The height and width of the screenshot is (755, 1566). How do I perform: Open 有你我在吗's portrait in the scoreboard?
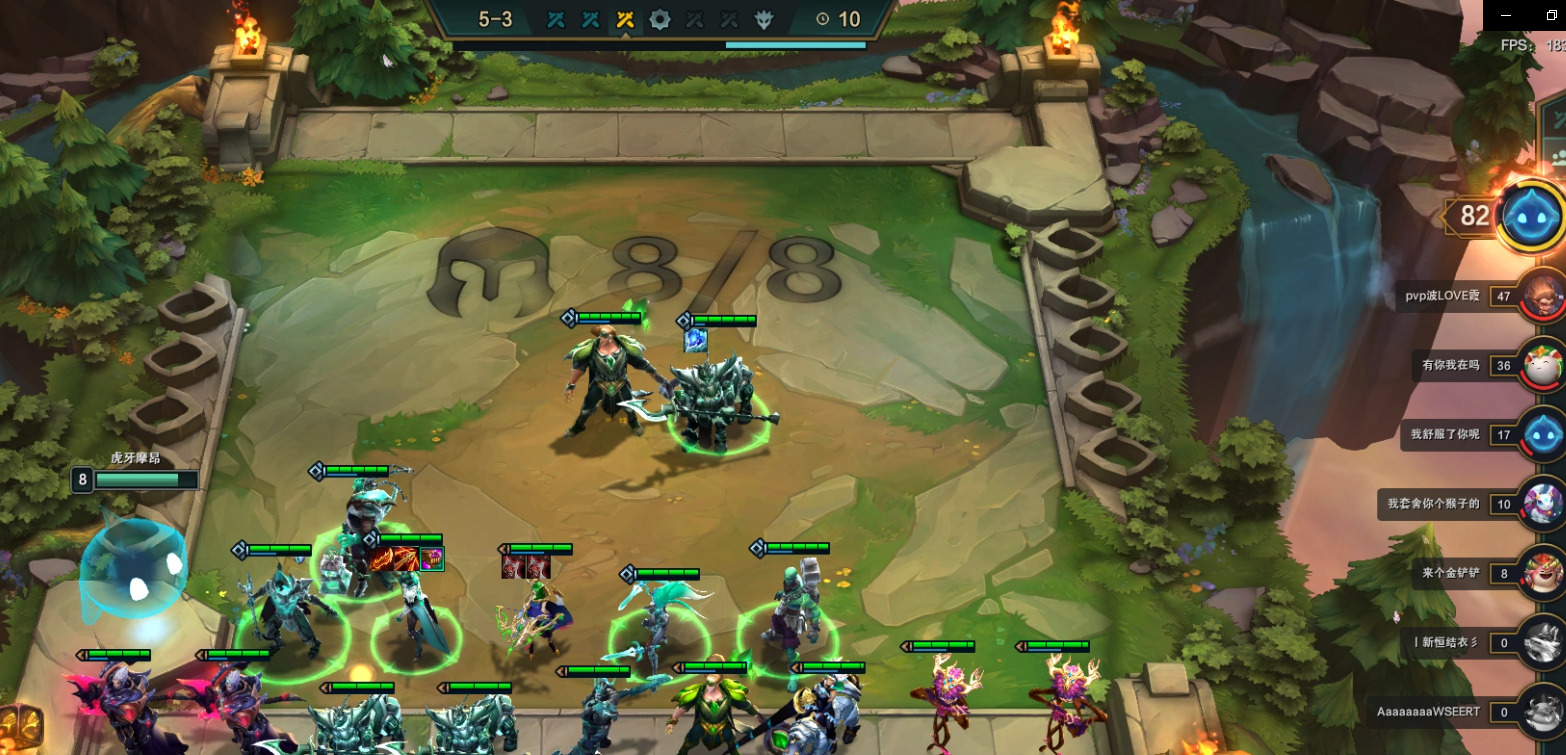pyautogui.click(x=1542, y=365)
